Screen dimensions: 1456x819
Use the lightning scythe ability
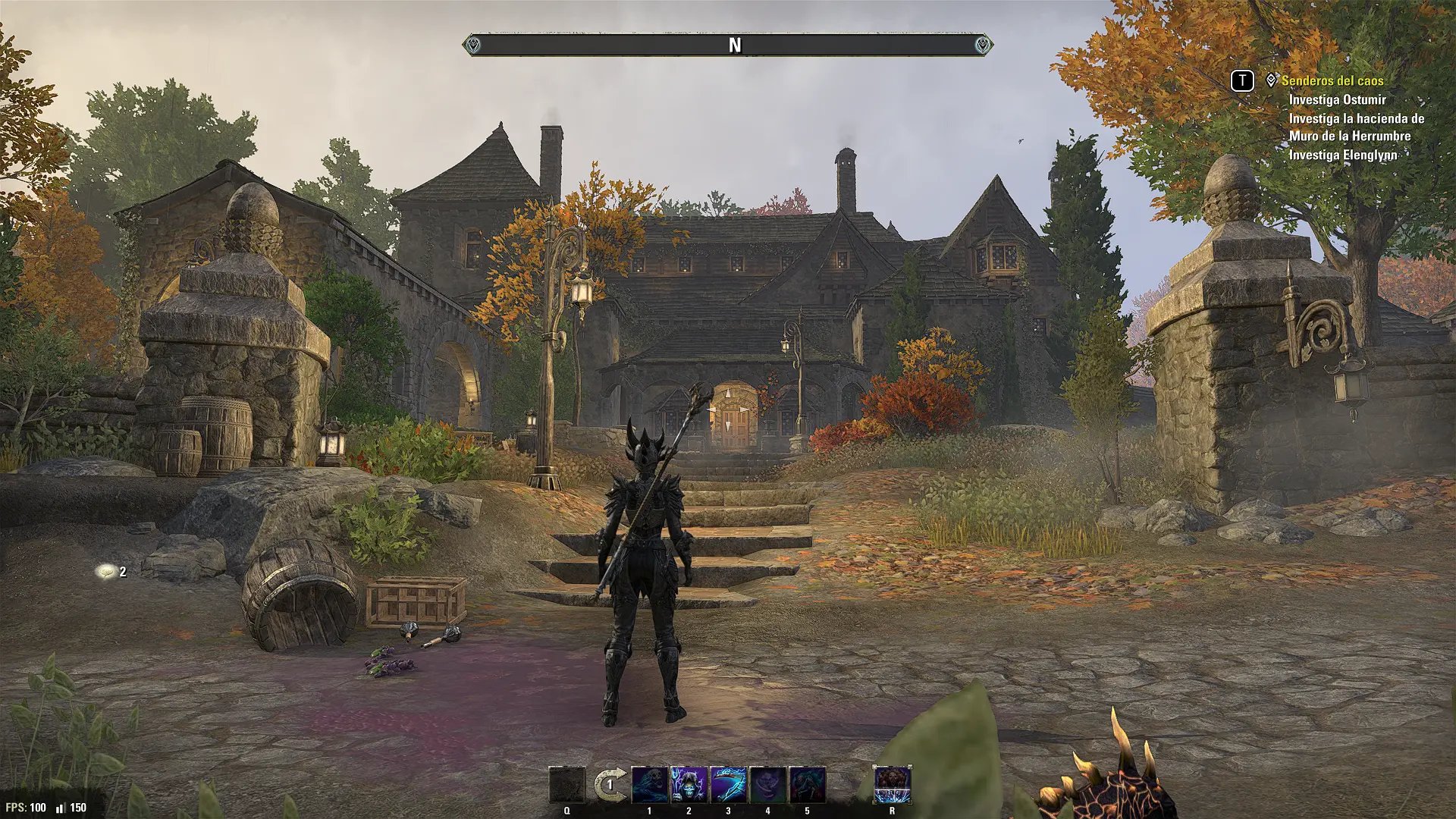[728, 784]
